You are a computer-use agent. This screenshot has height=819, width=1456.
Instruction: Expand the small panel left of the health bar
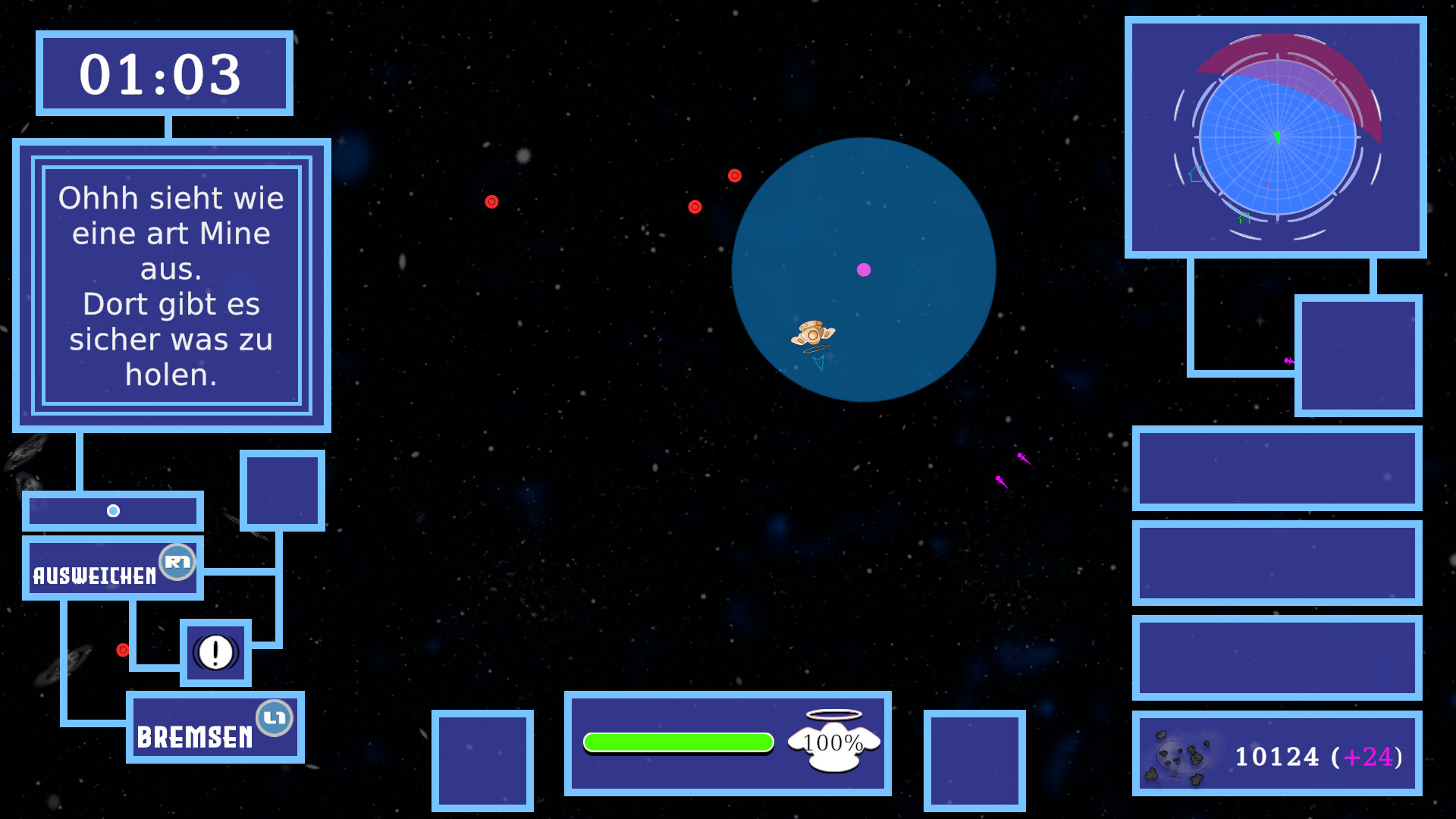tap(483, 759)
